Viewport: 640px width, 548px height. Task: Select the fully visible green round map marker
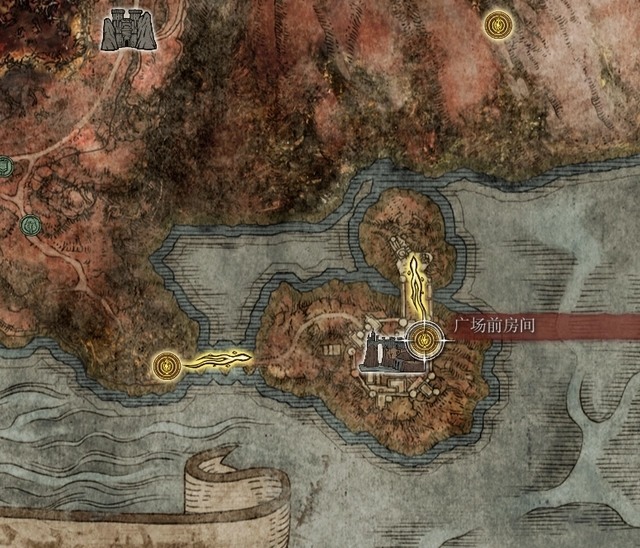point(28,225)
